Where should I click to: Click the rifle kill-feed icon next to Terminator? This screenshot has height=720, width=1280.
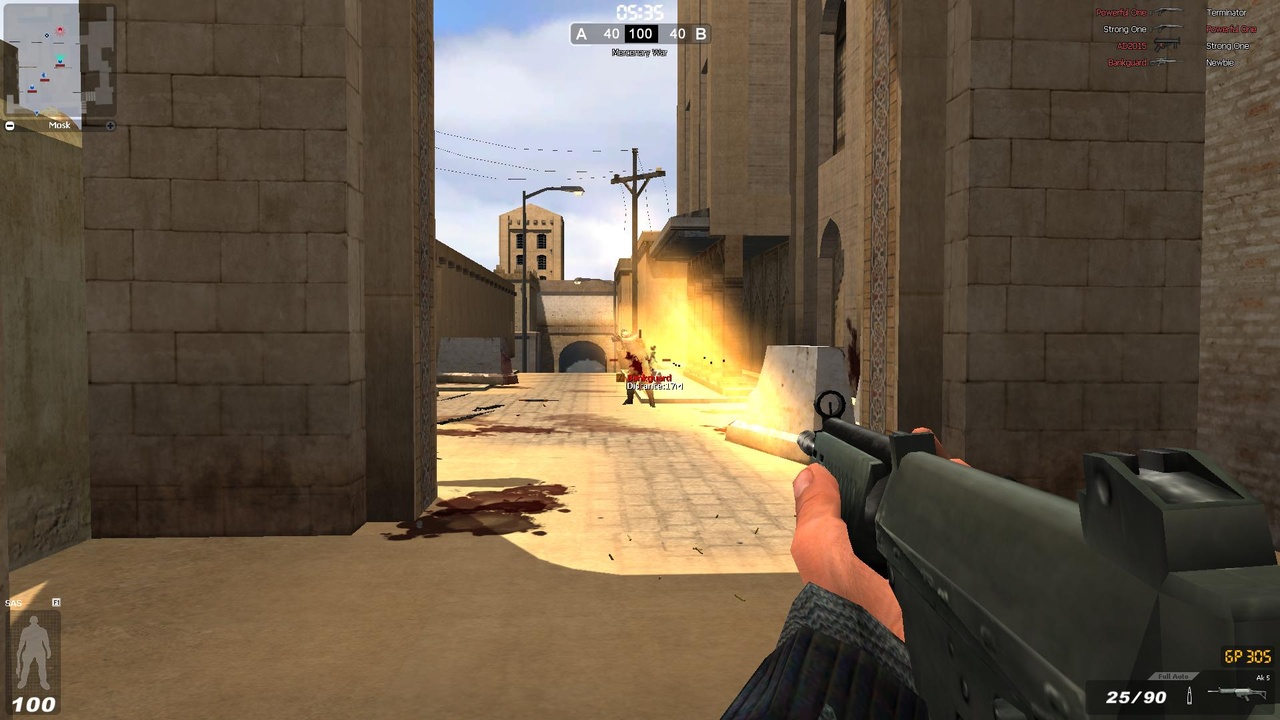1167,12
